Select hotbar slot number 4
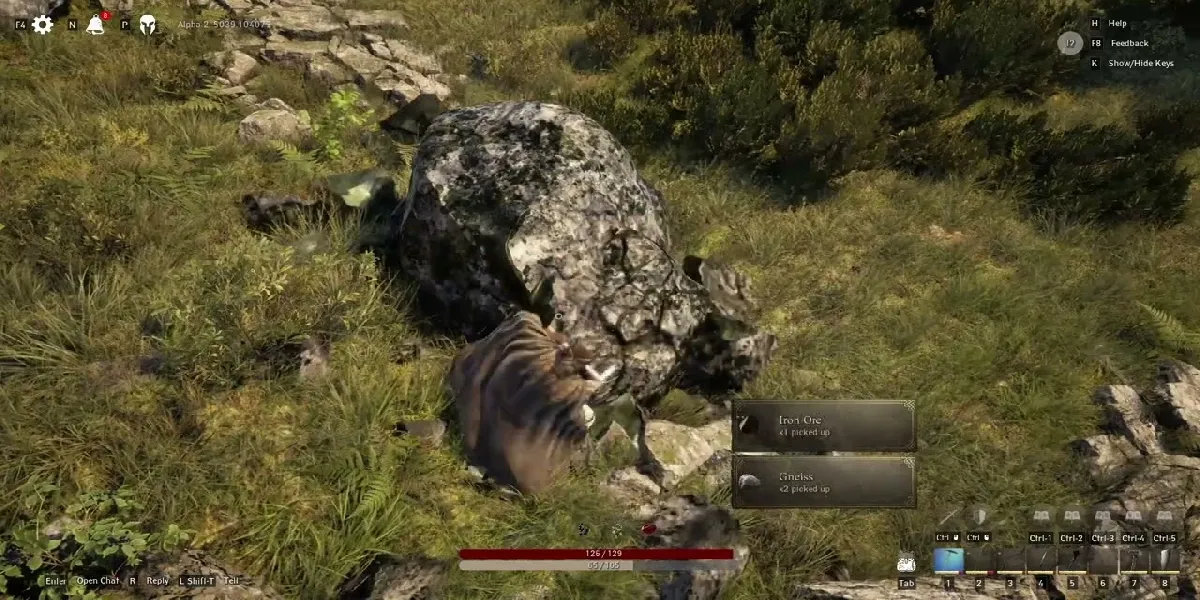Viewport: 1200px width, 600px height. click(1041, 561)
